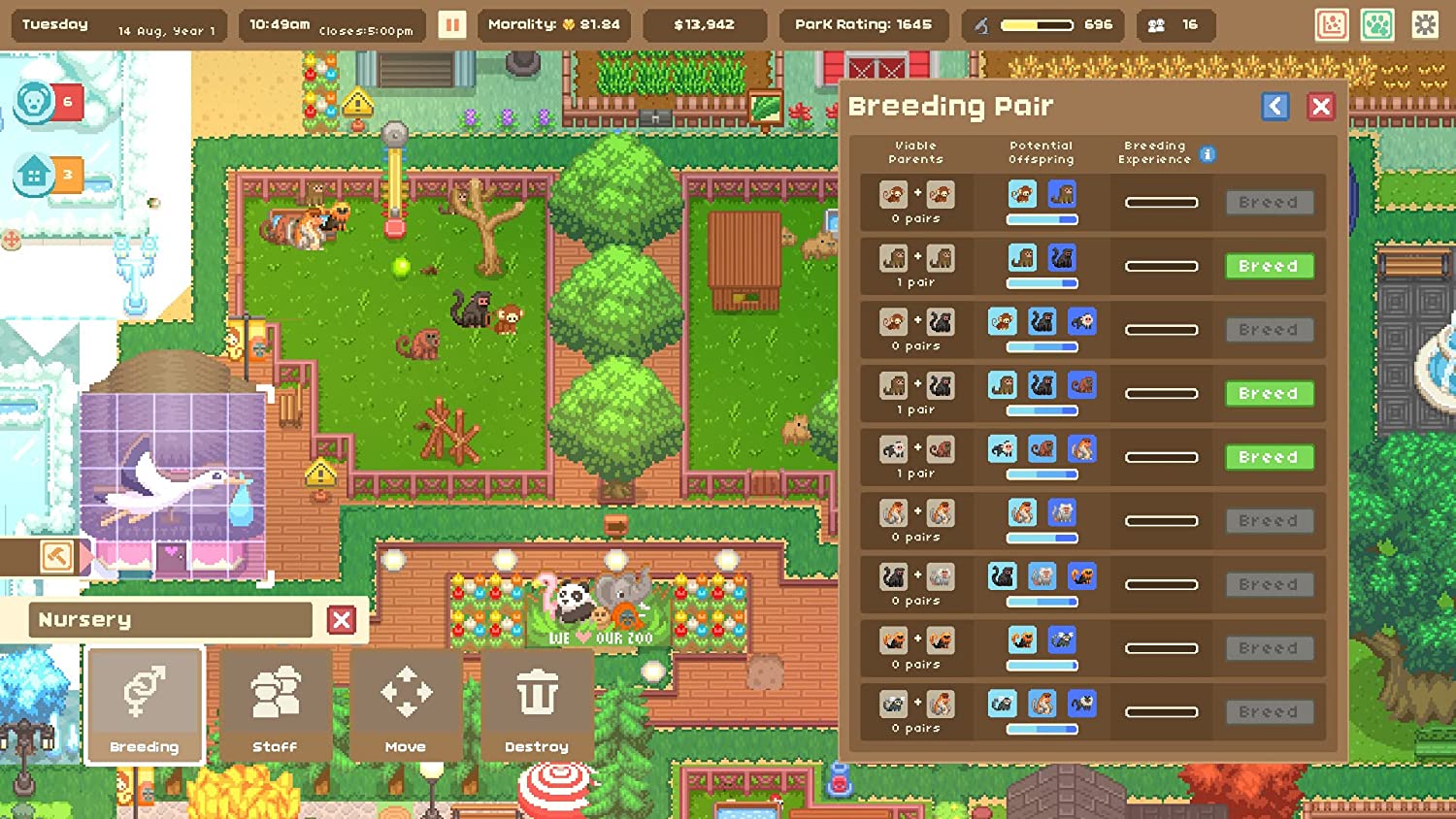The height and width of the screenshot is (819, 1456).
Task: Click the guest count display showing 16
Action: [x=1175, y=24]
